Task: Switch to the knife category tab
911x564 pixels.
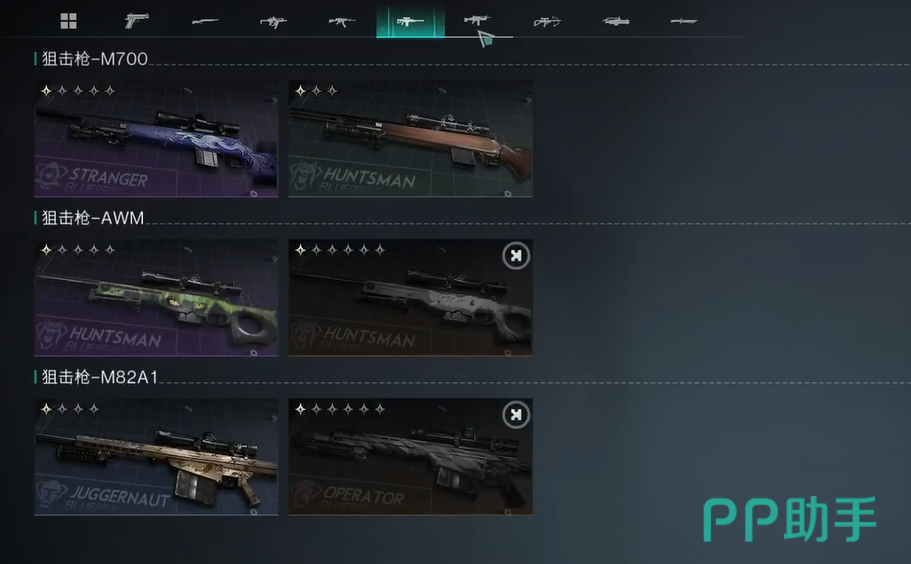Action: click(684, 21)
